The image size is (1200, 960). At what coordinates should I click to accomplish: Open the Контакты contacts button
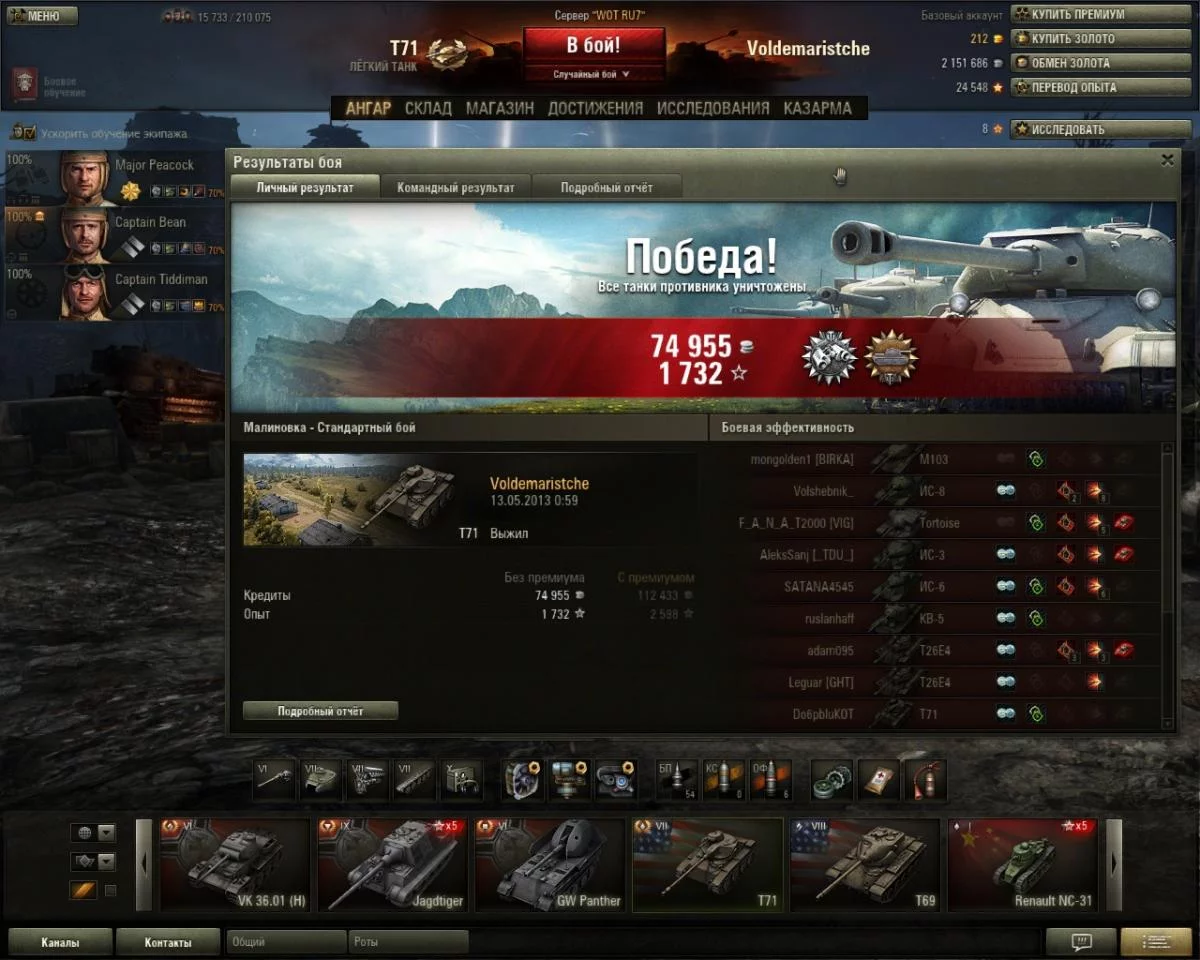(167, 942)
